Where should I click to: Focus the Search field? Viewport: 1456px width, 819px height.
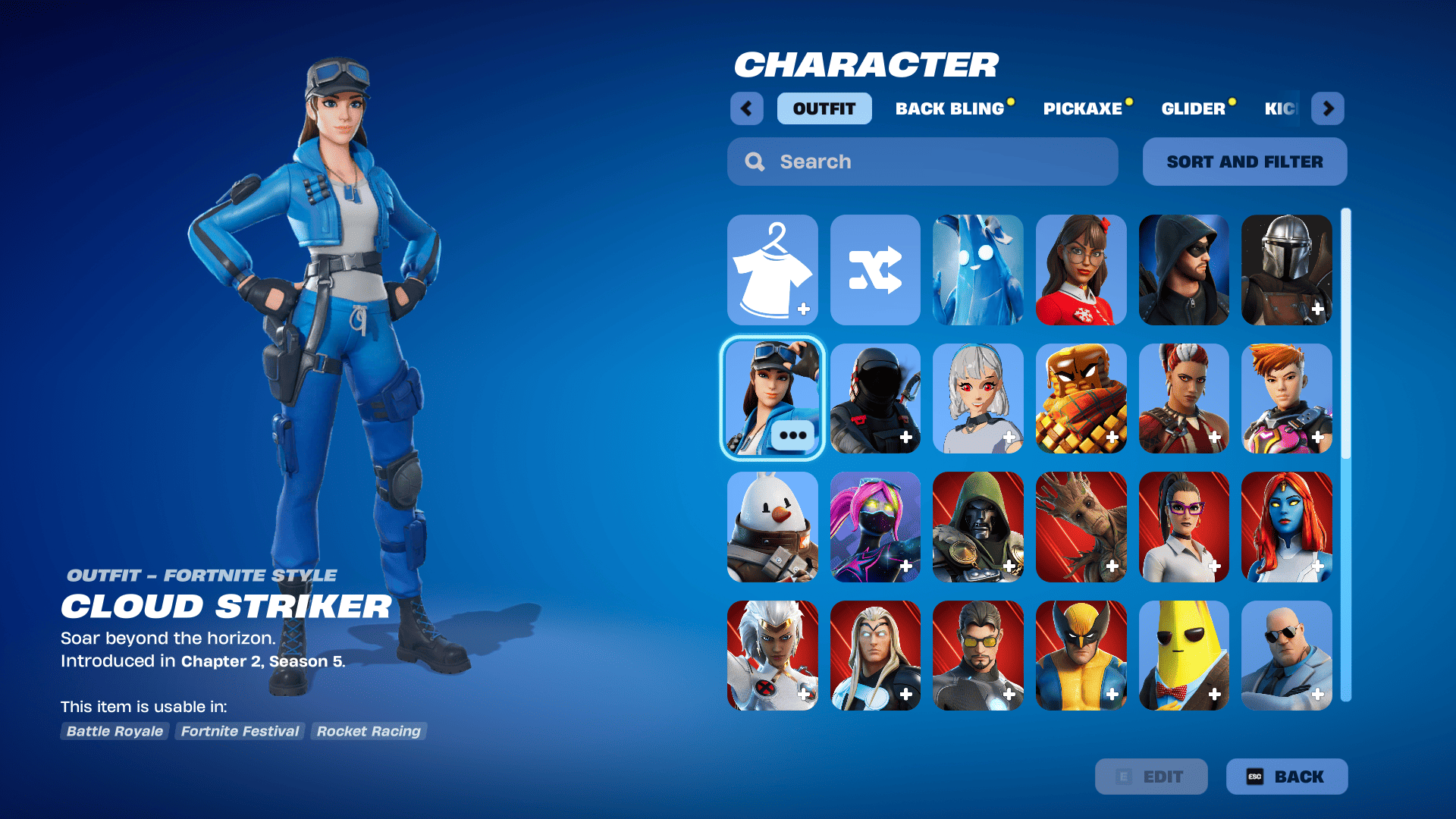point(922,162)
